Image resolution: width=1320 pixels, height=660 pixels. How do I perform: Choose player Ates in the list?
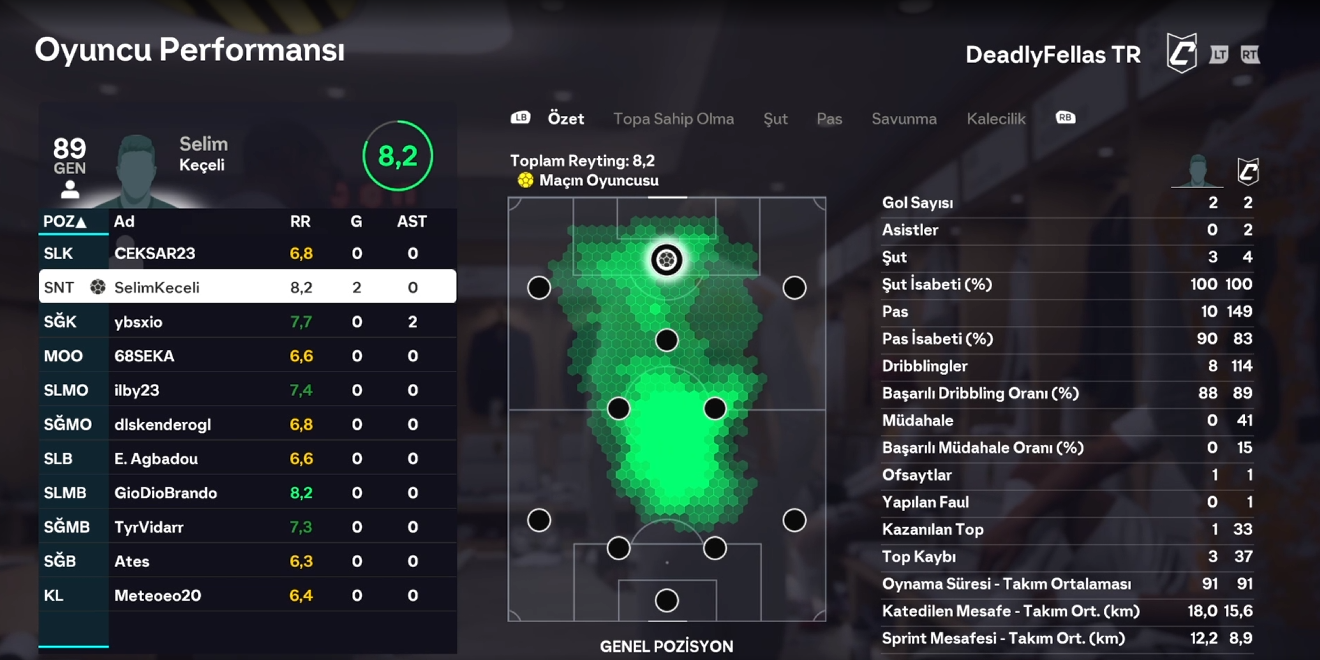tap(247, 561)
